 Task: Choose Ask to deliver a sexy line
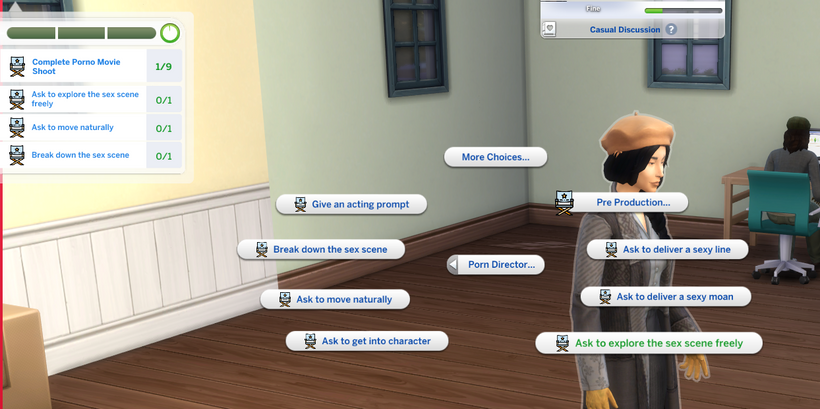pos(667,249)
